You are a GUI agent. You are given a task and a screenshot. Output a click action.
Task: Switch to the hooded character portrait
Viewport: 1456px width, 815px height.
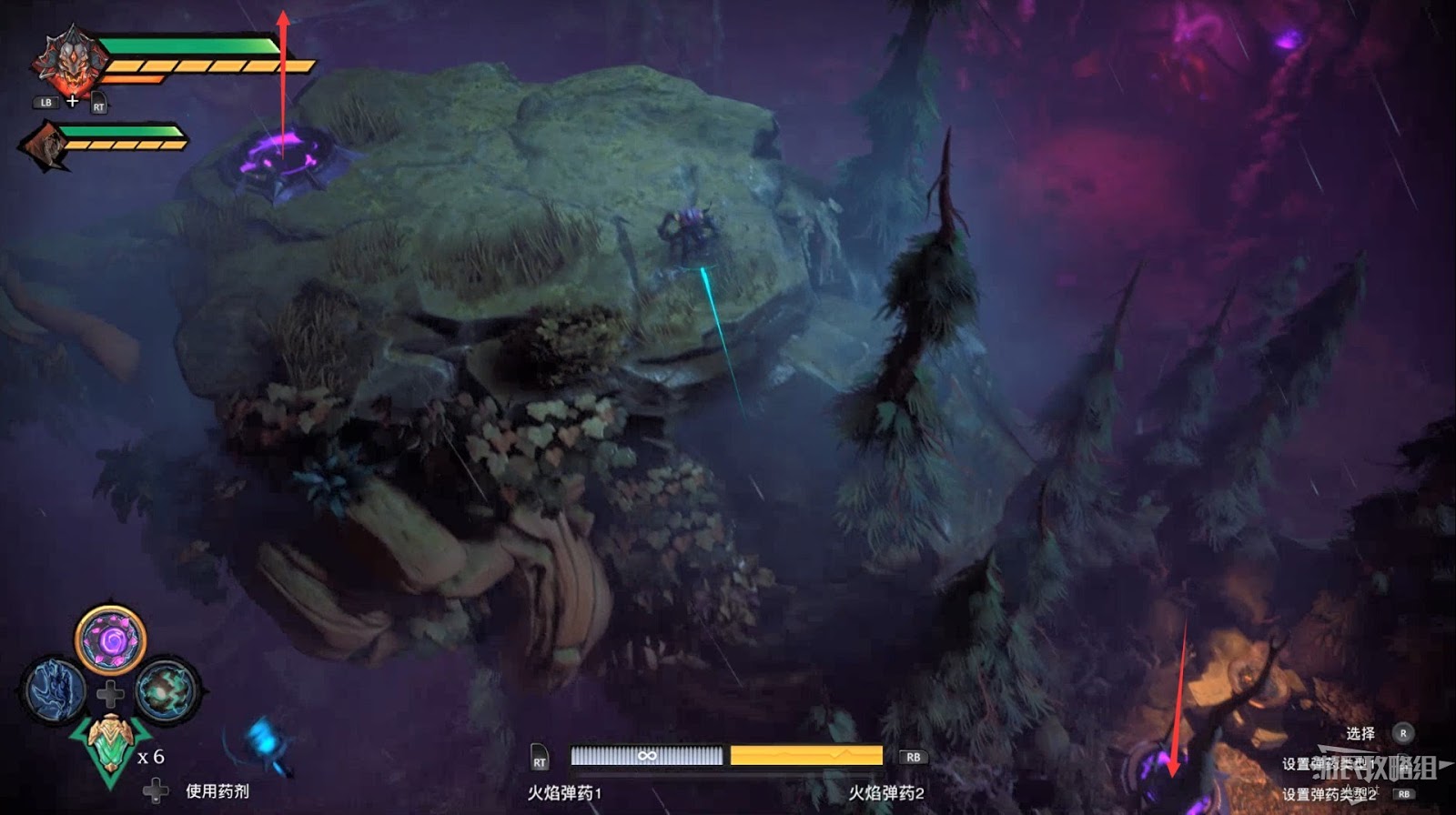(45, 146)
